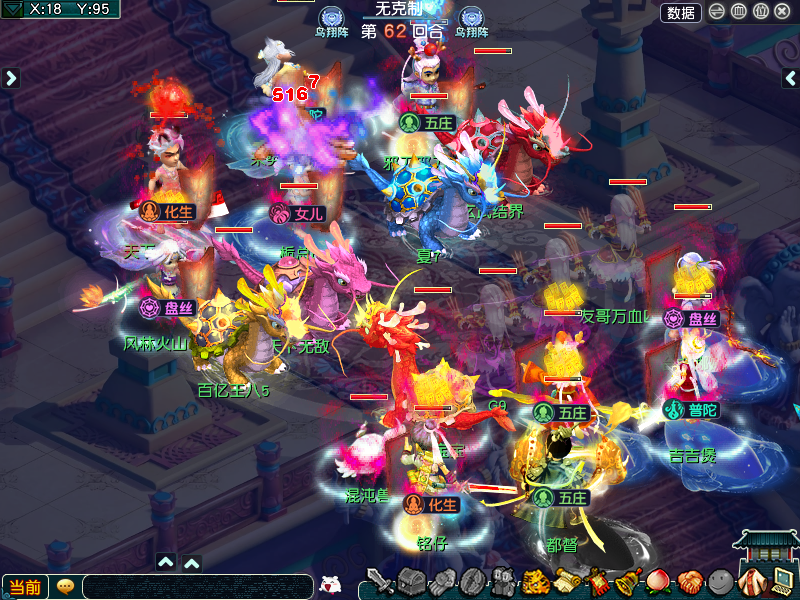Open the robe clothing icon

click(751, 581)
